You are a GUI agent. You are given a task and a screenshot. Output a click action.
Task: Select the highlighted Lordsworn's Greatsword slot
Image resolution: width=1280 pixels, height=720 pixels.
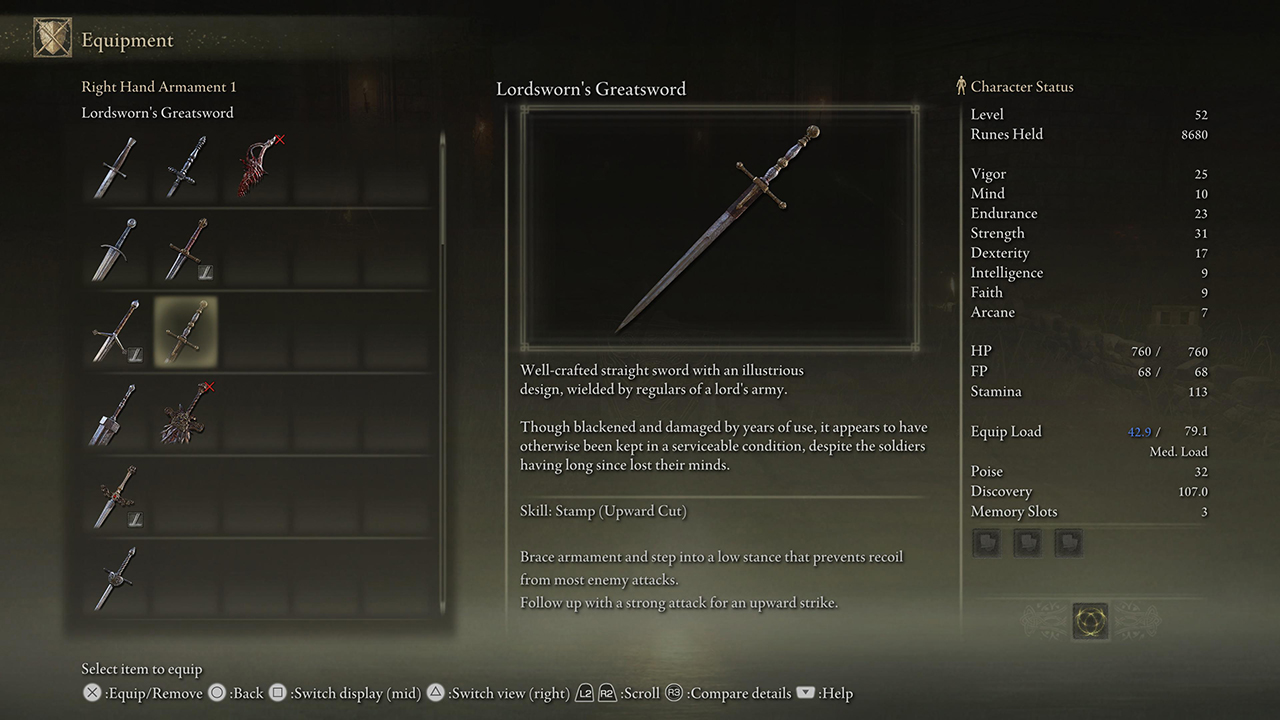(x=184, y=331)
